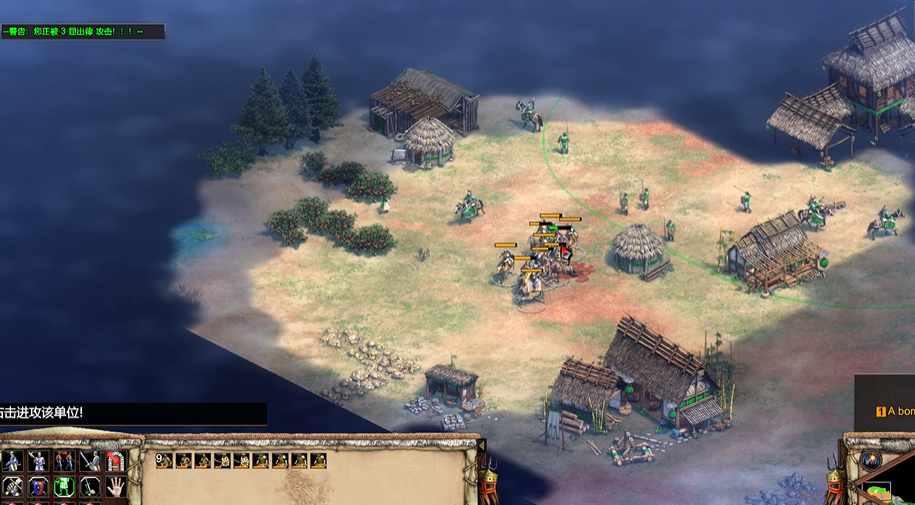Choose the blue and red shield stance
Screen dimensions: 915x505
pyautogui.click(x=38, y=486)
